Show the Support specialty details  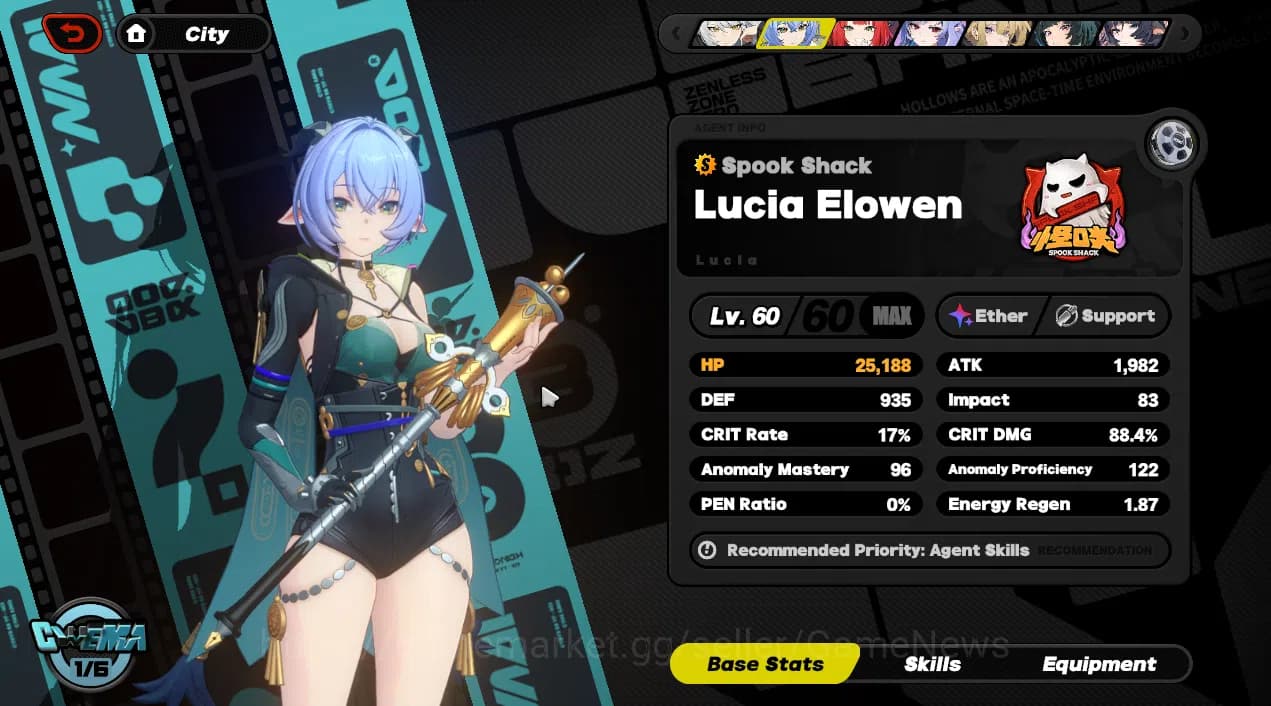click(1104, 316)
